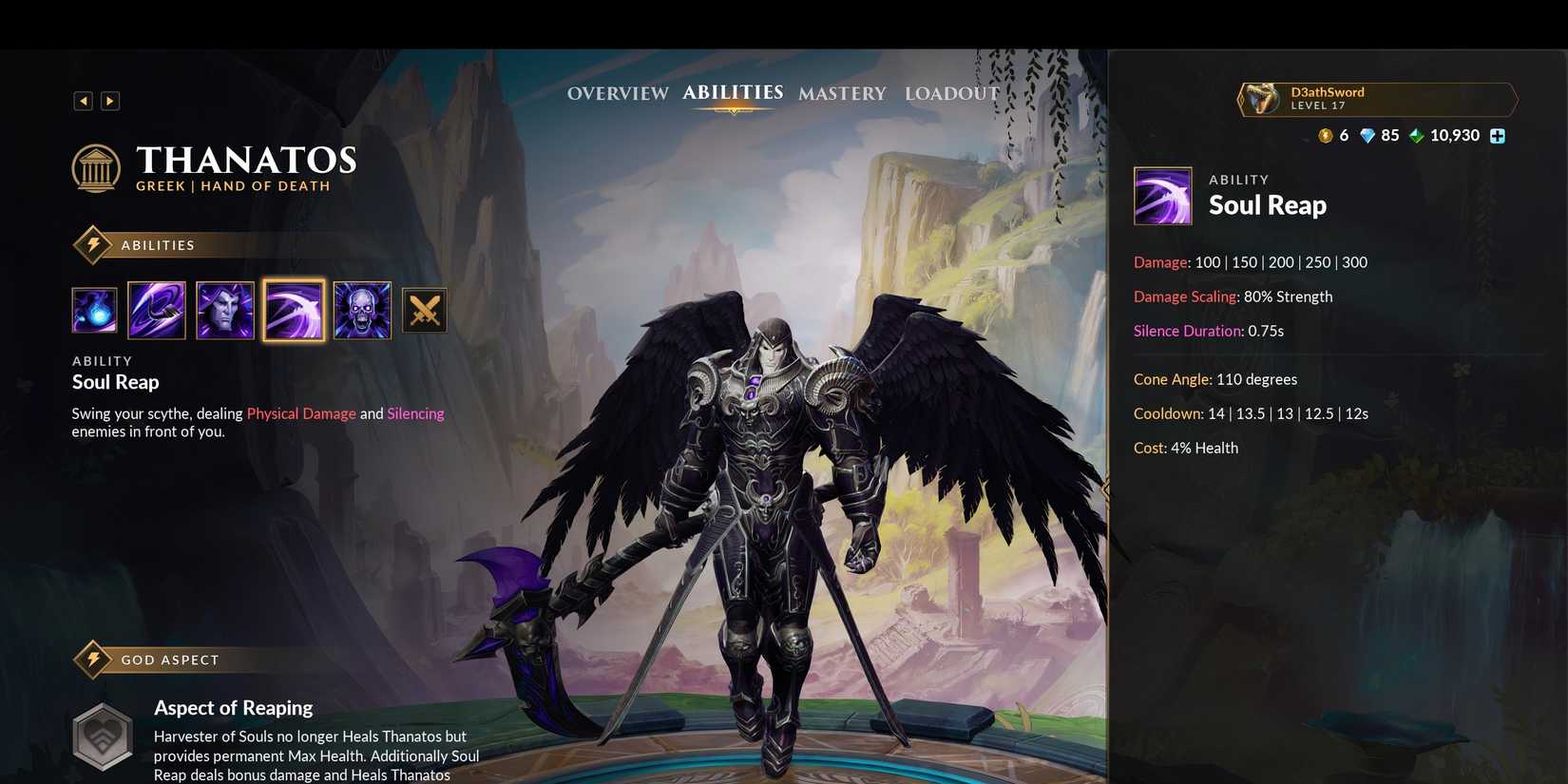Image resolution: width=1568 pixels, height=784 pixels.
Task: Open the Loadout tab
Action: point(951,93)
